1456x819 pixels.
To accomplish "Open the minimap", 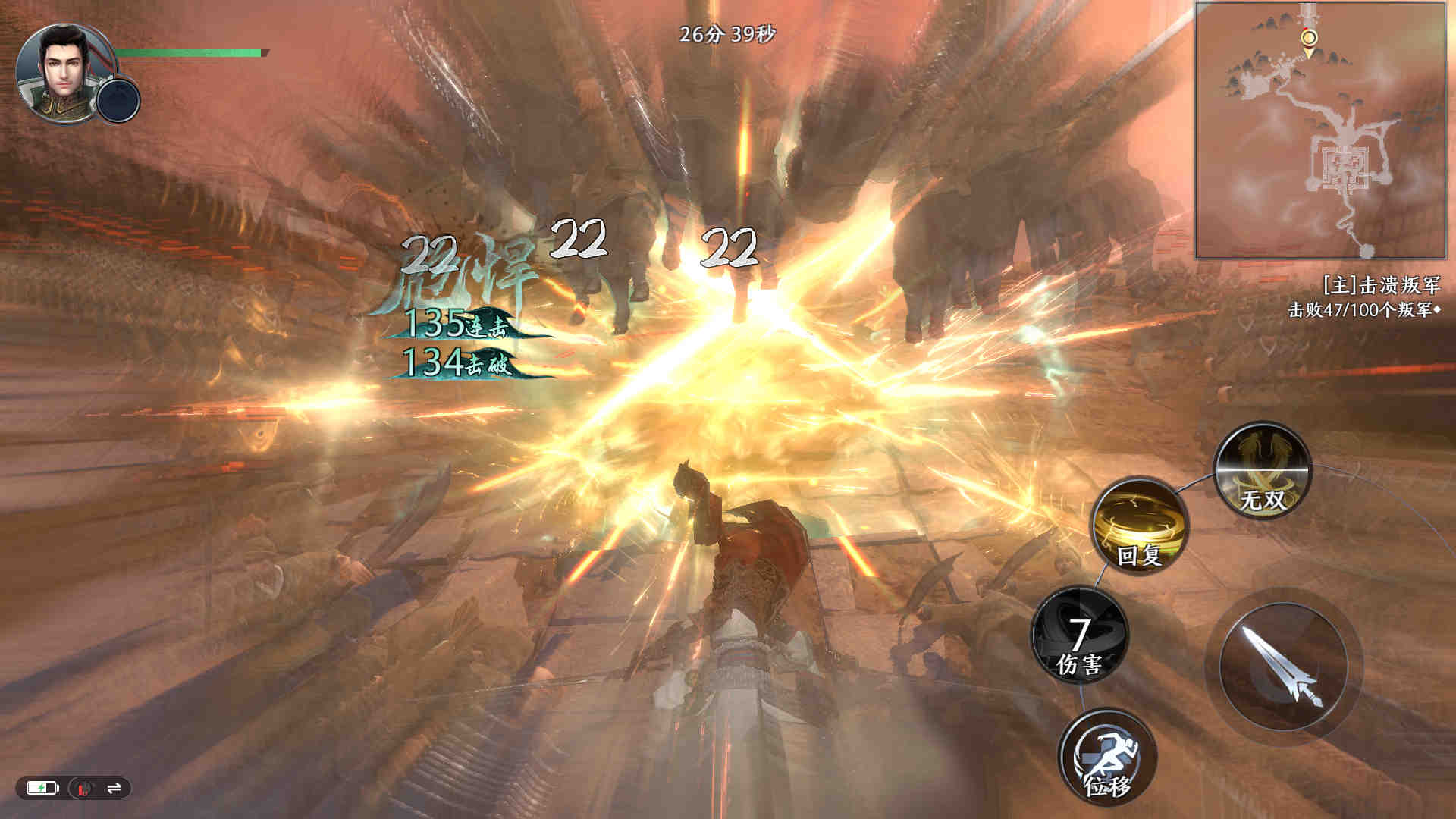I will 1320,130.
